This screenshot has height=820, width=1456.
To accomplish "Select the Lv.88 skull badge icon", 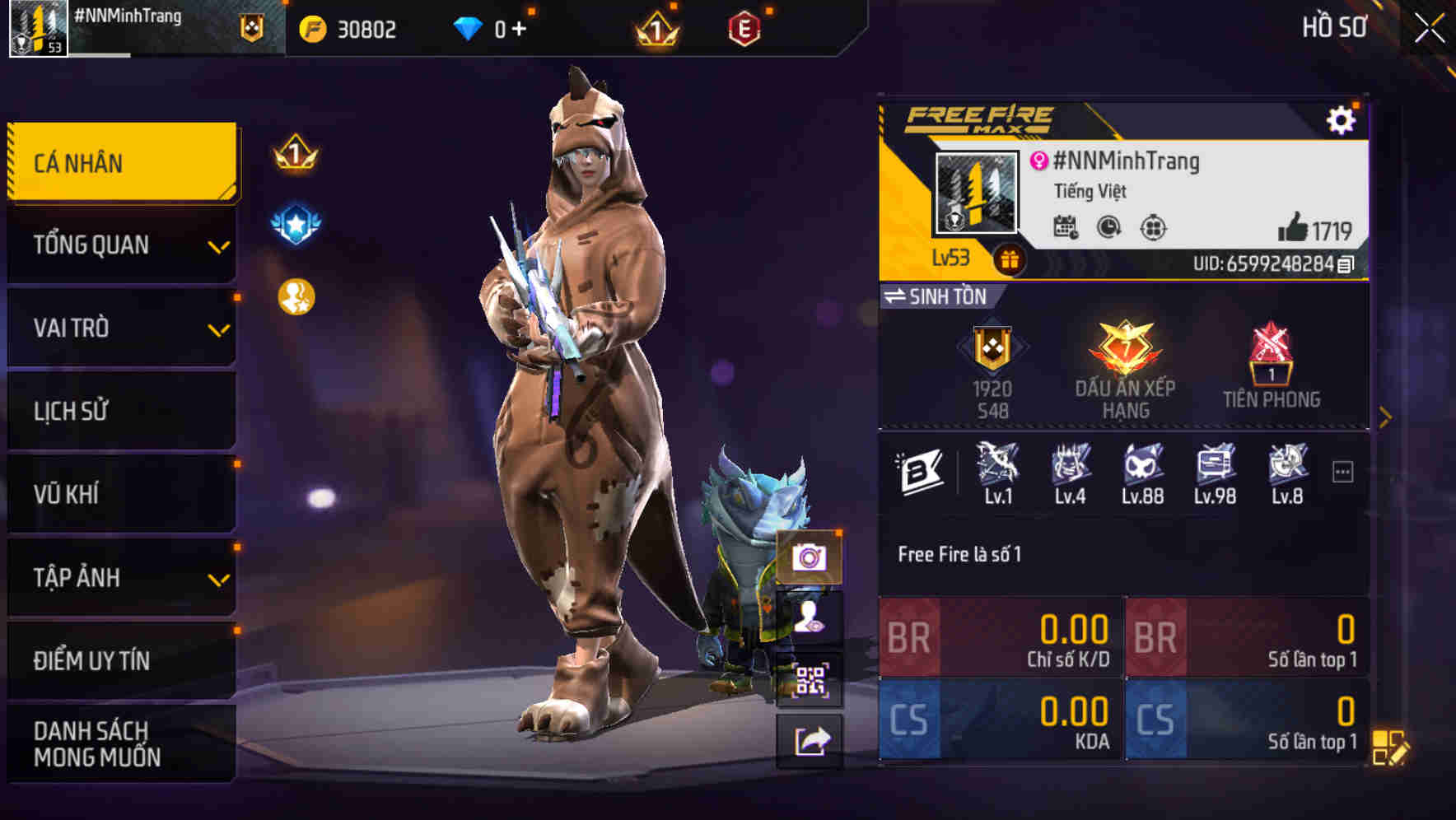I will 1144,468.
